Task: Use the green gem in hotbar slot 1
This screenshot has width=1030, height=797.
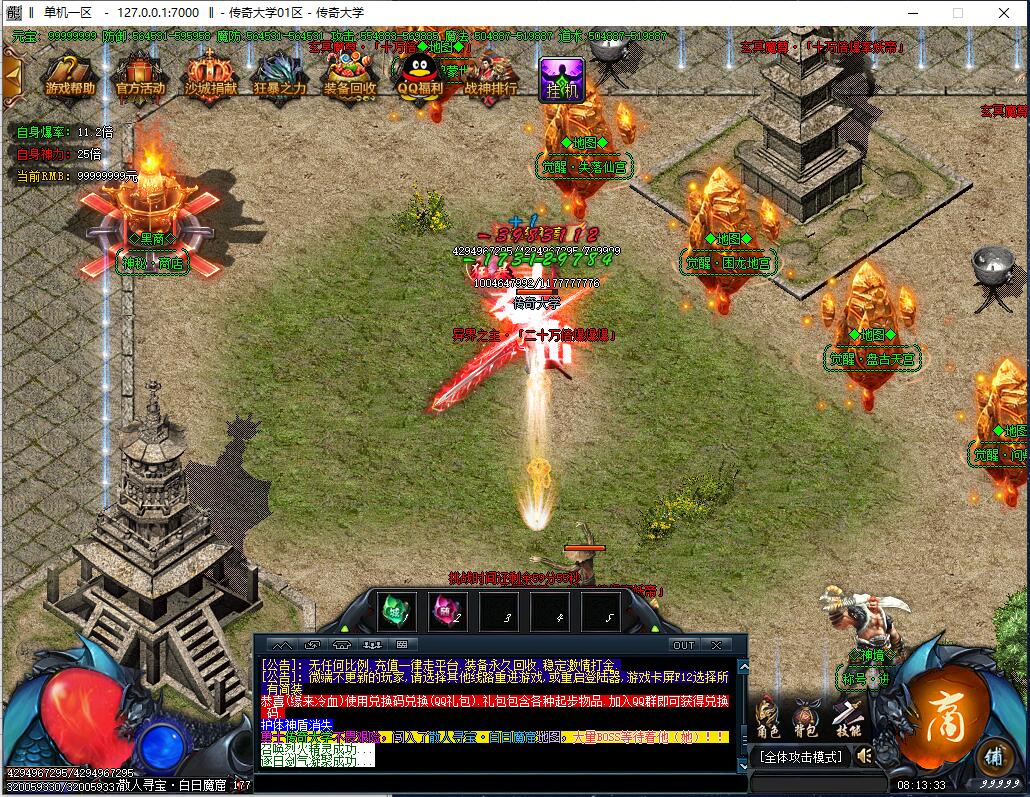Action: [x=397, y=609]
